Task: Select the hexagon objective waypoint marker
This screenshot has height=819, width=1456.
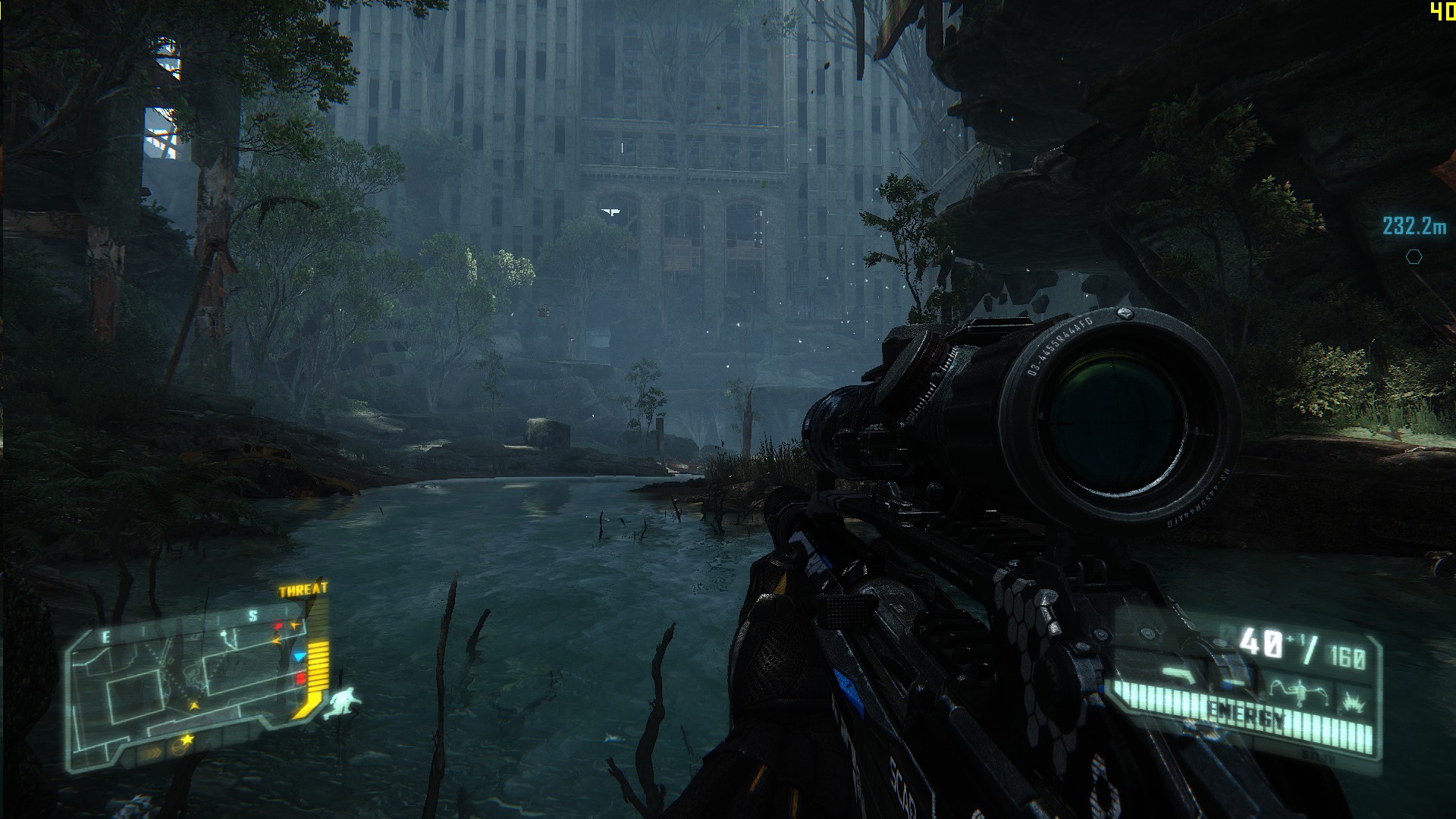Action: (x=1414, y=257)
